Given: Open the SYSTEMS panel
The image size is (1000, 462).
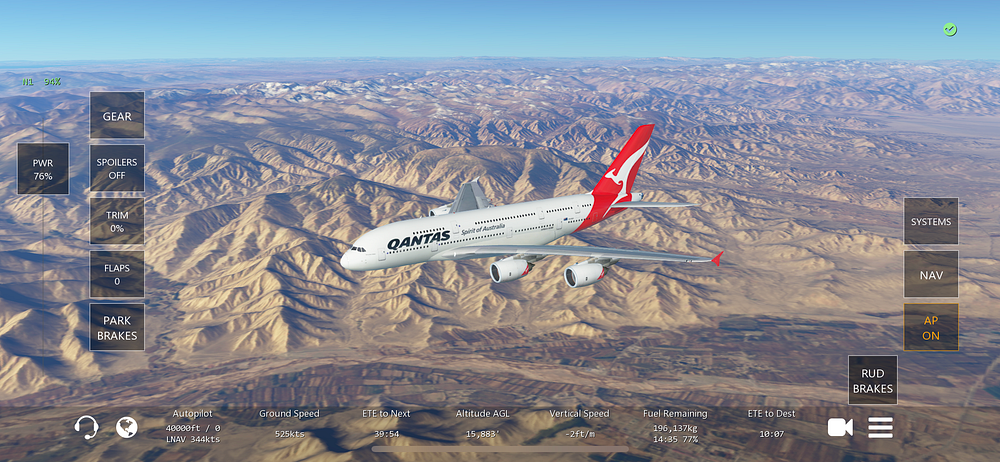Looking at the screenshot, I should tap(931, 222).
